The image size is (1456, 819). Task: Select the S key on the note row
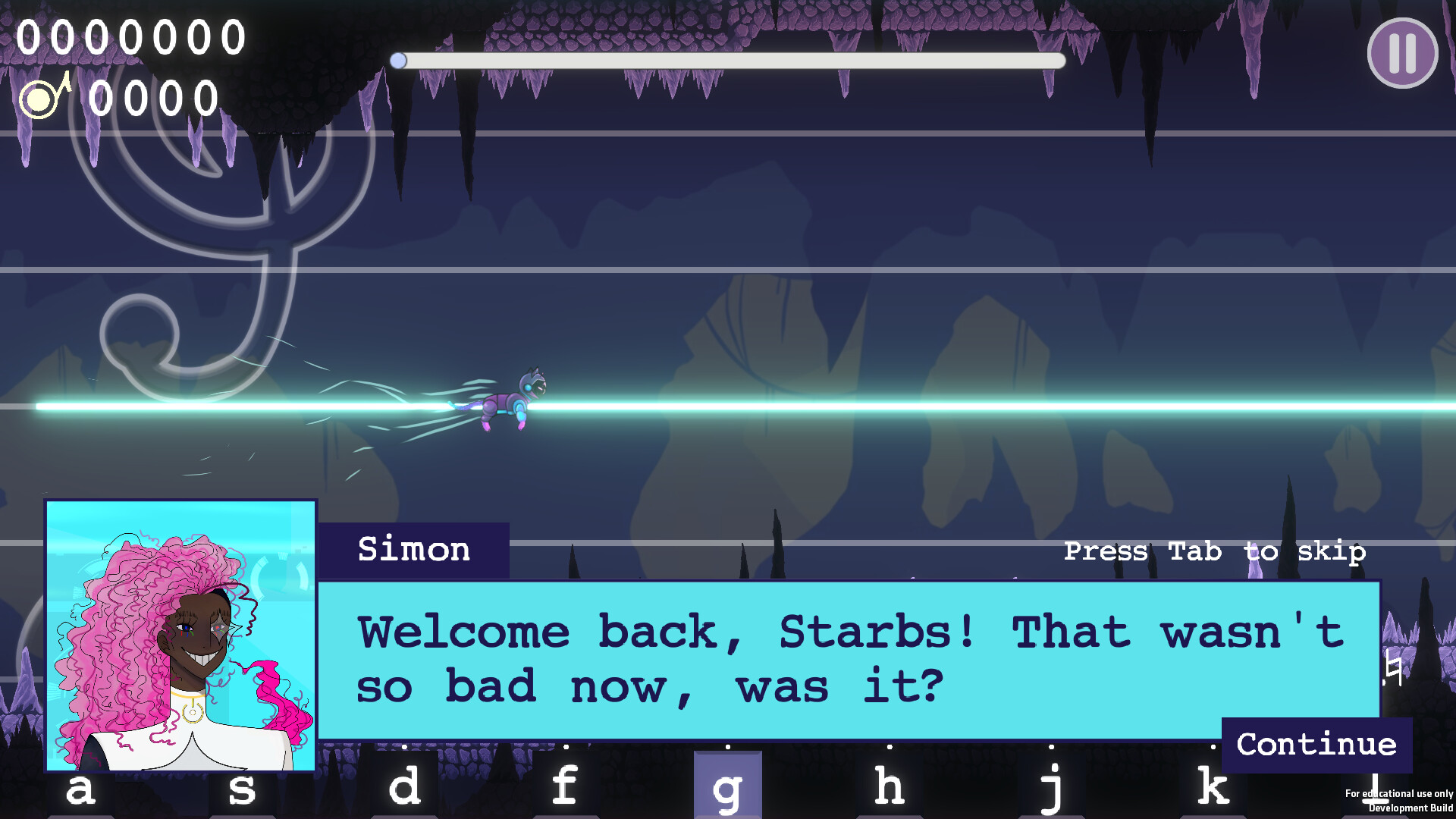click(241, 787)
